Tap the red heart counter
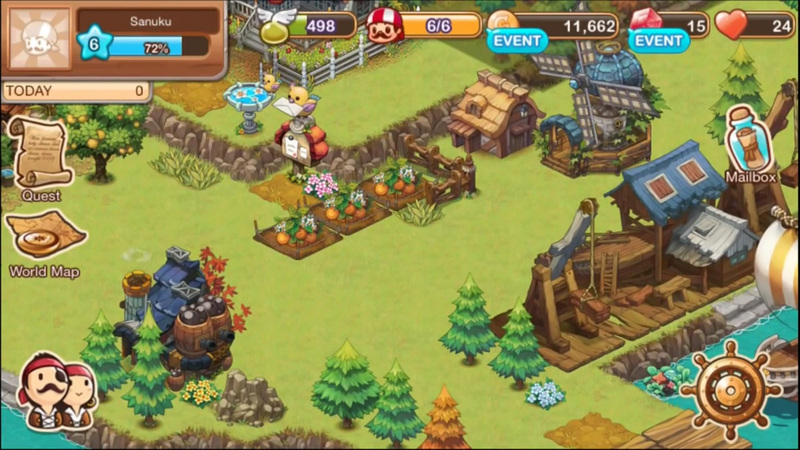The height and width of the screenshot is (450, 800). coord(755,25)
